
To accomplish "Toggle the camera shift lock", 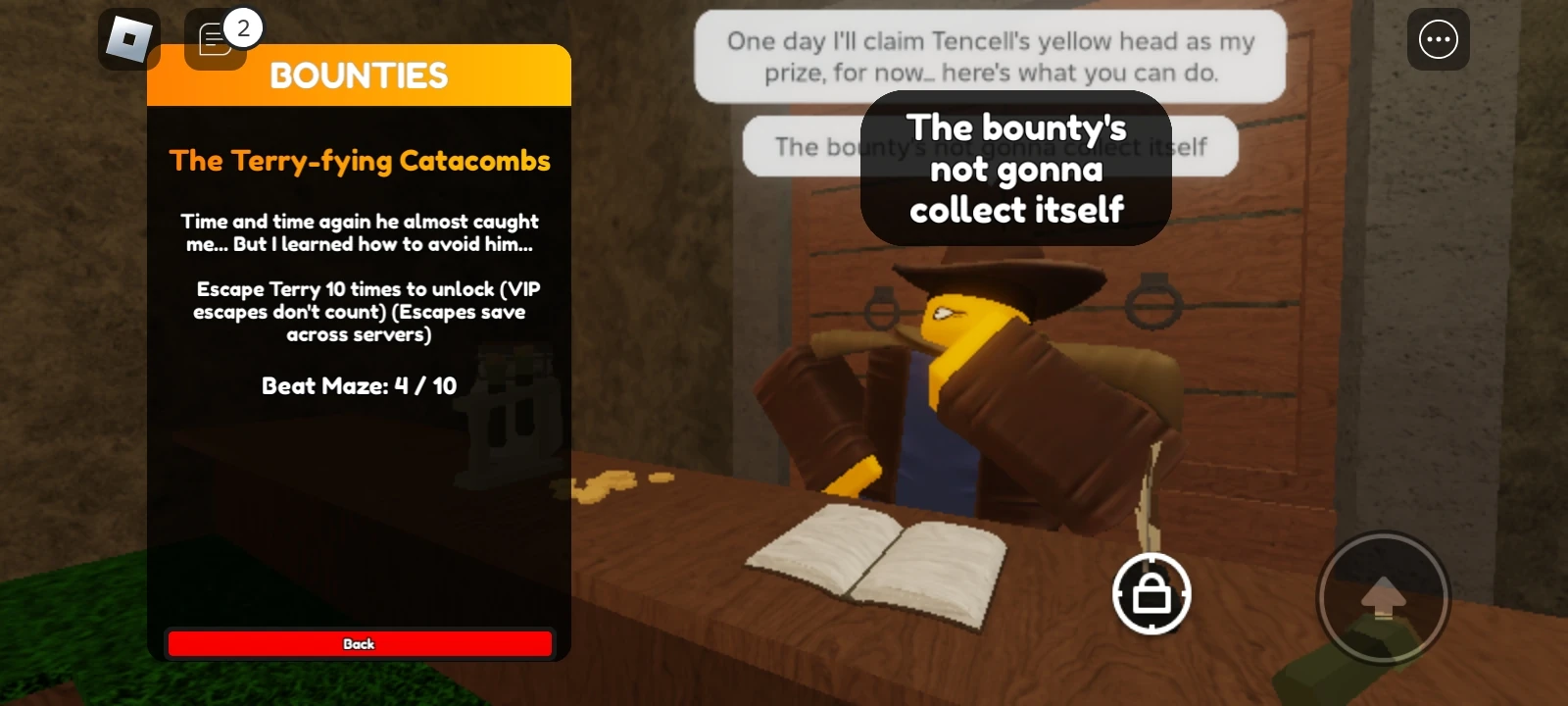I will click(1151, 595).
